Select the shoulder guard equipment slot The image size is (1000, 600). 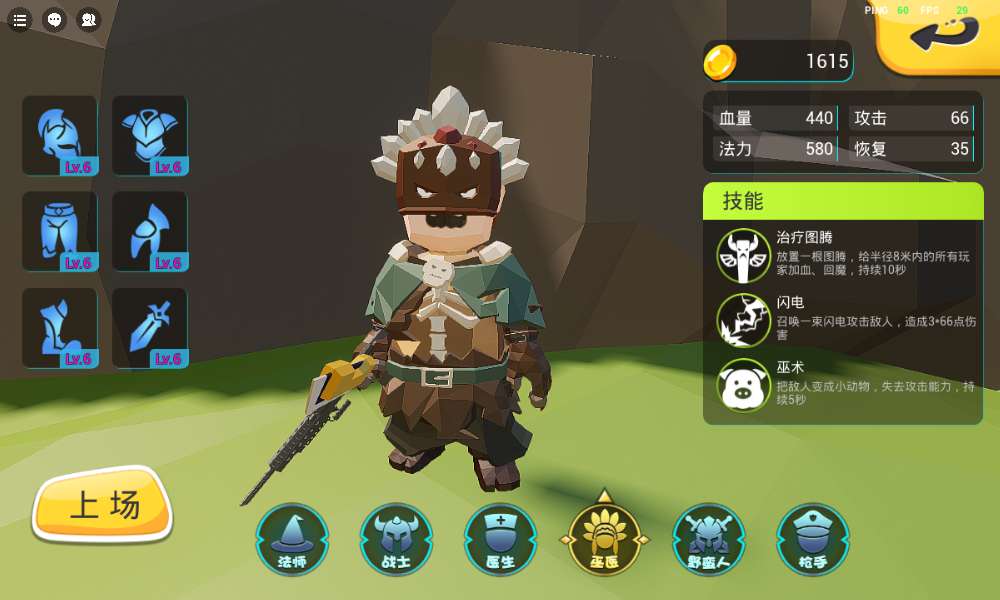click(150, 232)
